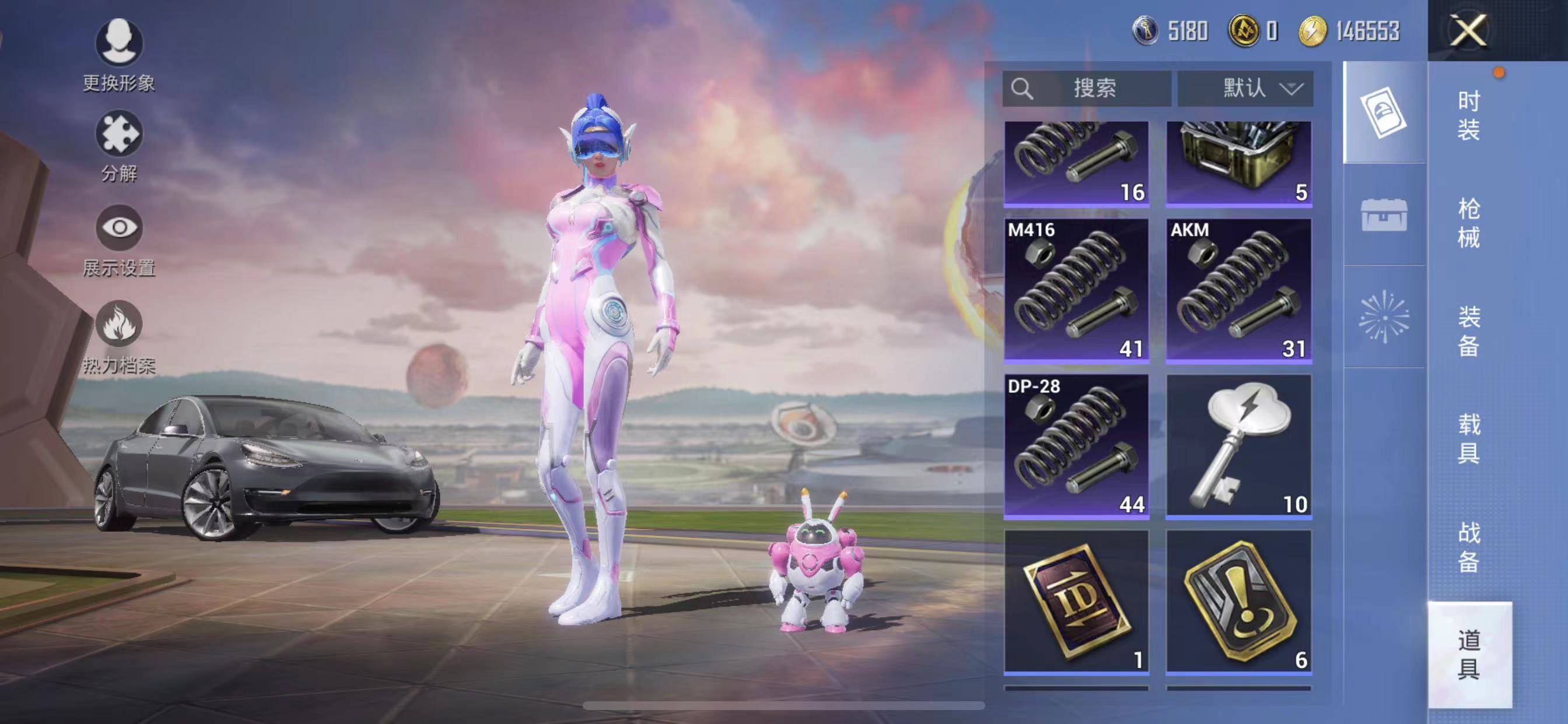
Task: Select the DP-28 parts item
Action: point(1076,446)
